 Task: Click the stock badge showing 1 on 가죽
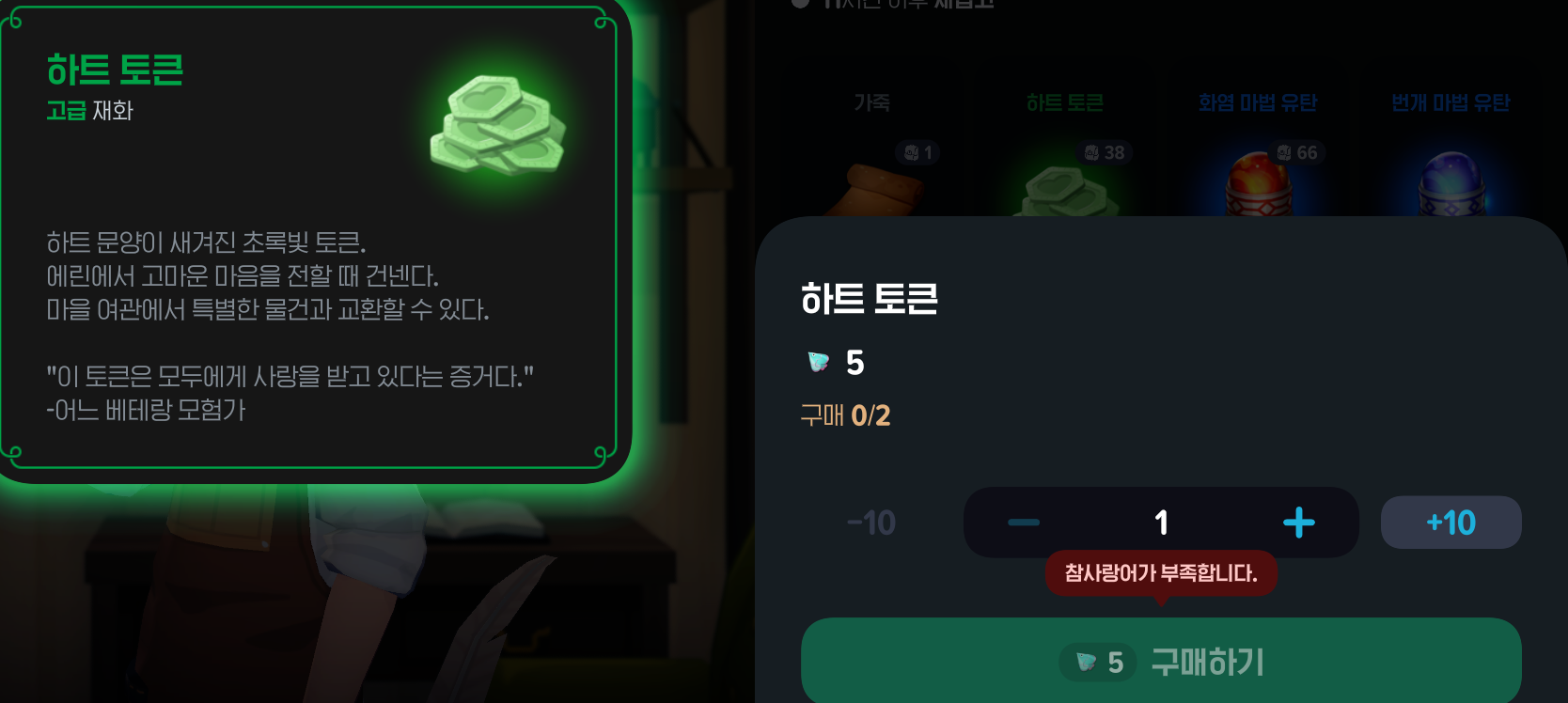[915, 152]
